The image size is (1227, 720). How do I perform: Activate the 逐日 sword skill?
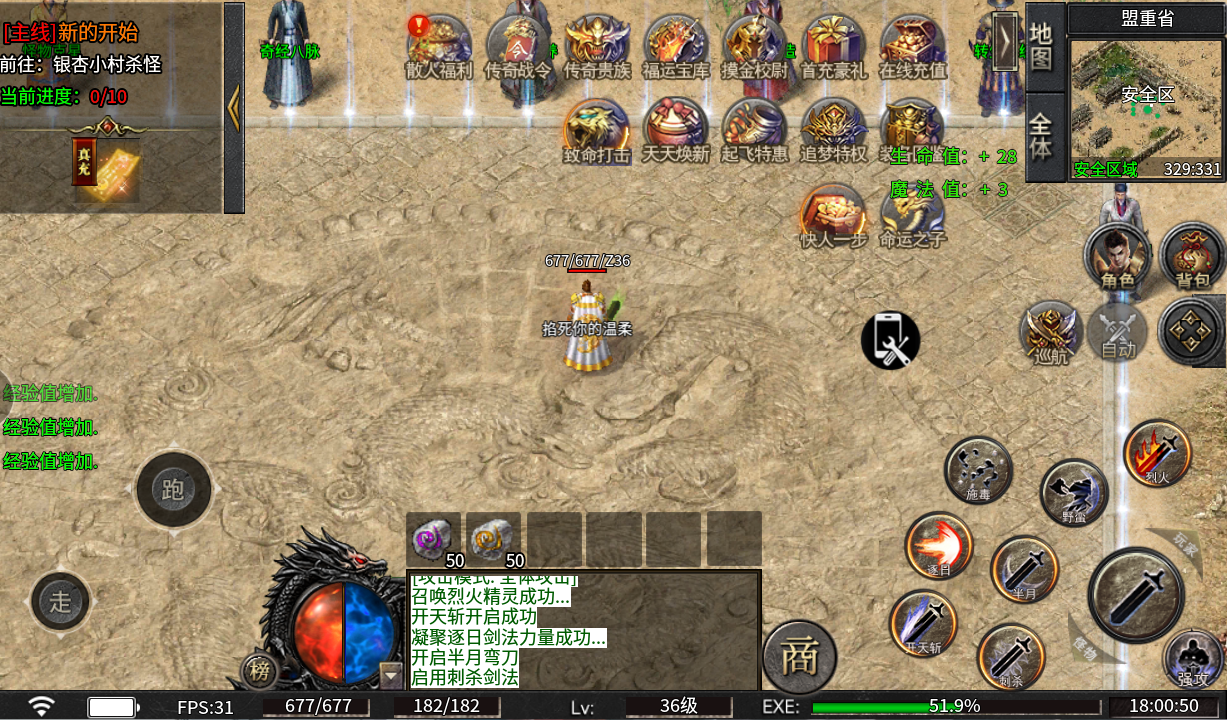pyautogui.click(x=938, y=545)
